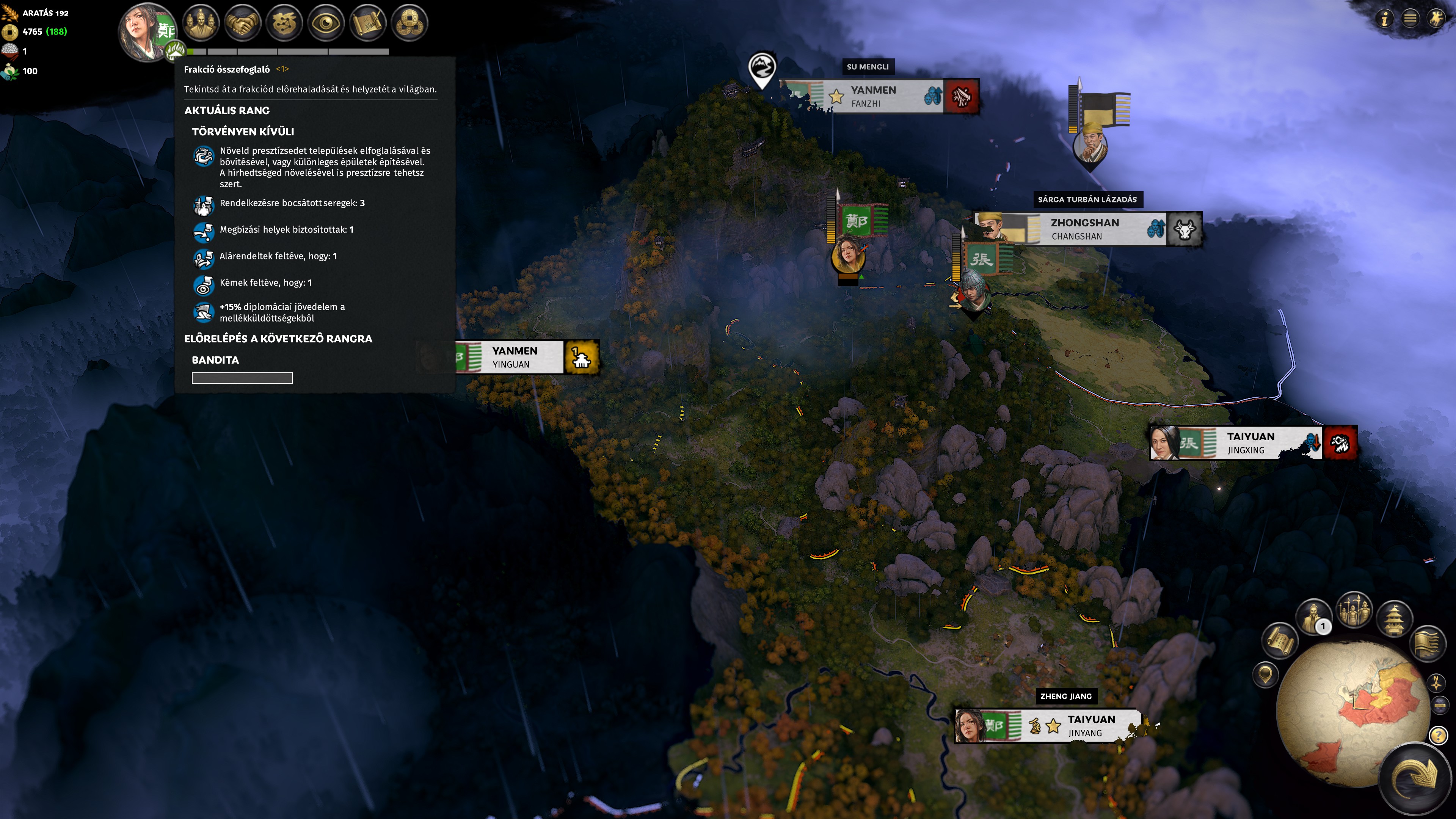The height and width of the screenshot is (819, 1456).
Task: Click the map pin marker button
Action: pos(1266,675)
